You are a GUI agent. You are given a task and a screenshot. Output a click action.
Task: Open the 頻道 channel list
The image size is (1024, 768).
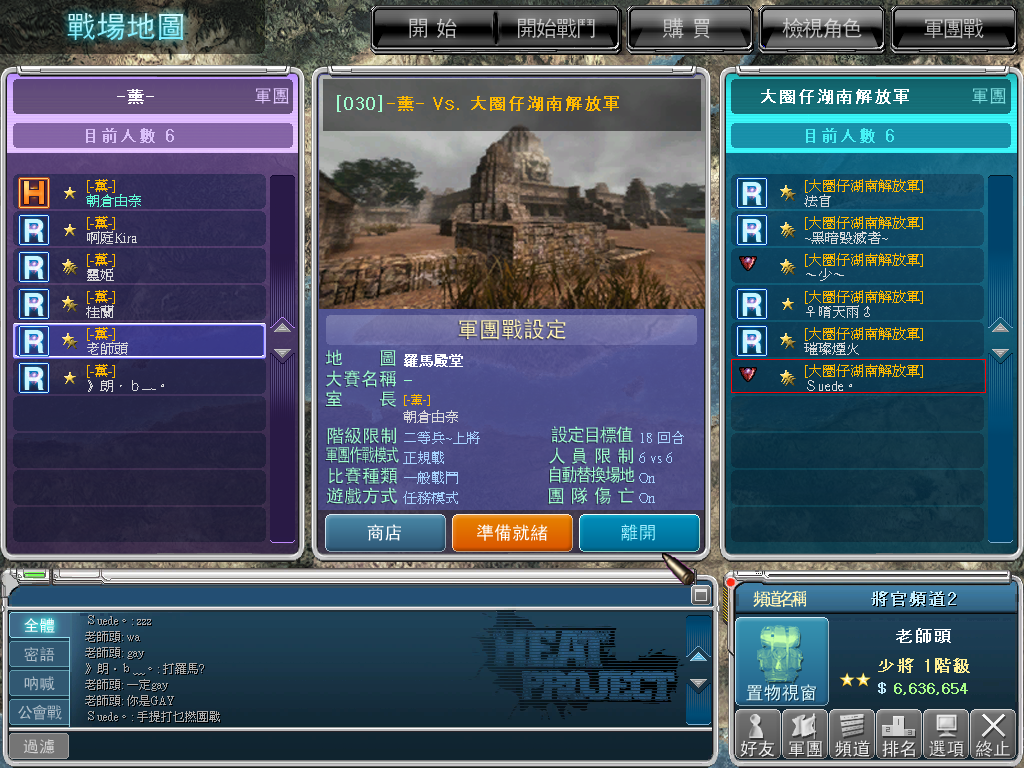851,735
